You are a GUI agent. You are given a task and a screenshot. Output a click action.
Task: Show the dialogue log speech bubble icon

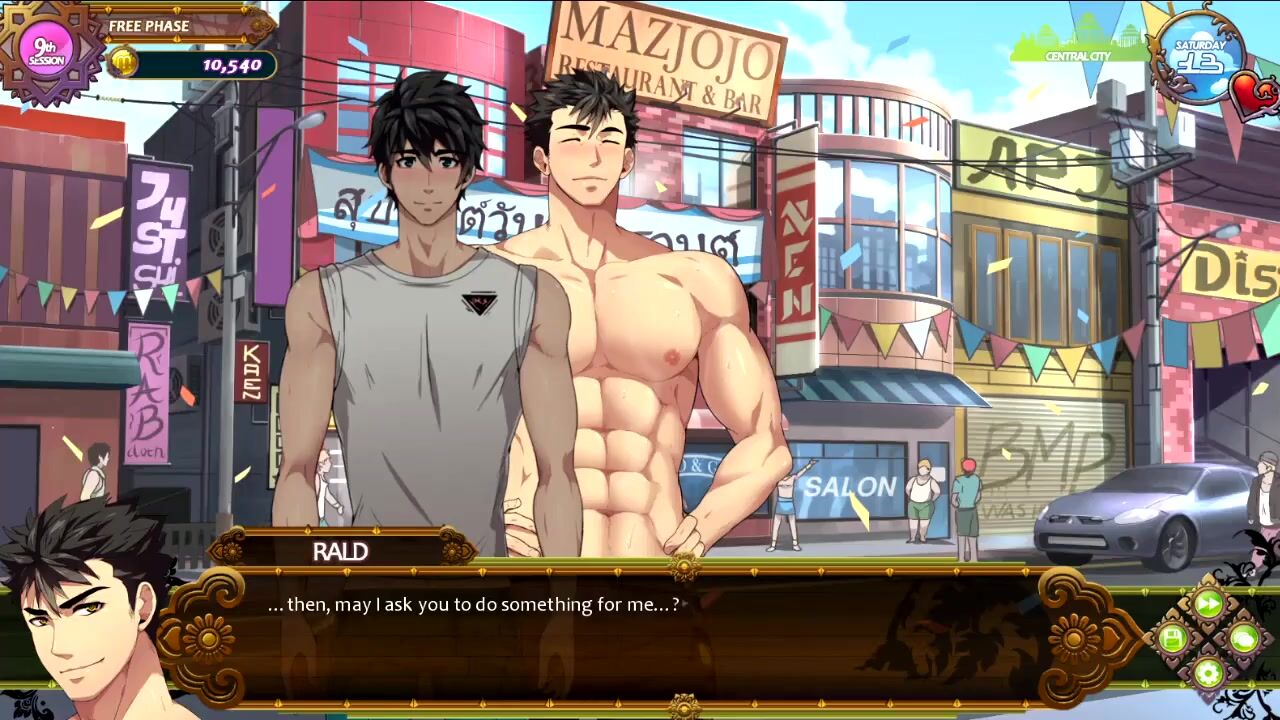point(1244,638)
